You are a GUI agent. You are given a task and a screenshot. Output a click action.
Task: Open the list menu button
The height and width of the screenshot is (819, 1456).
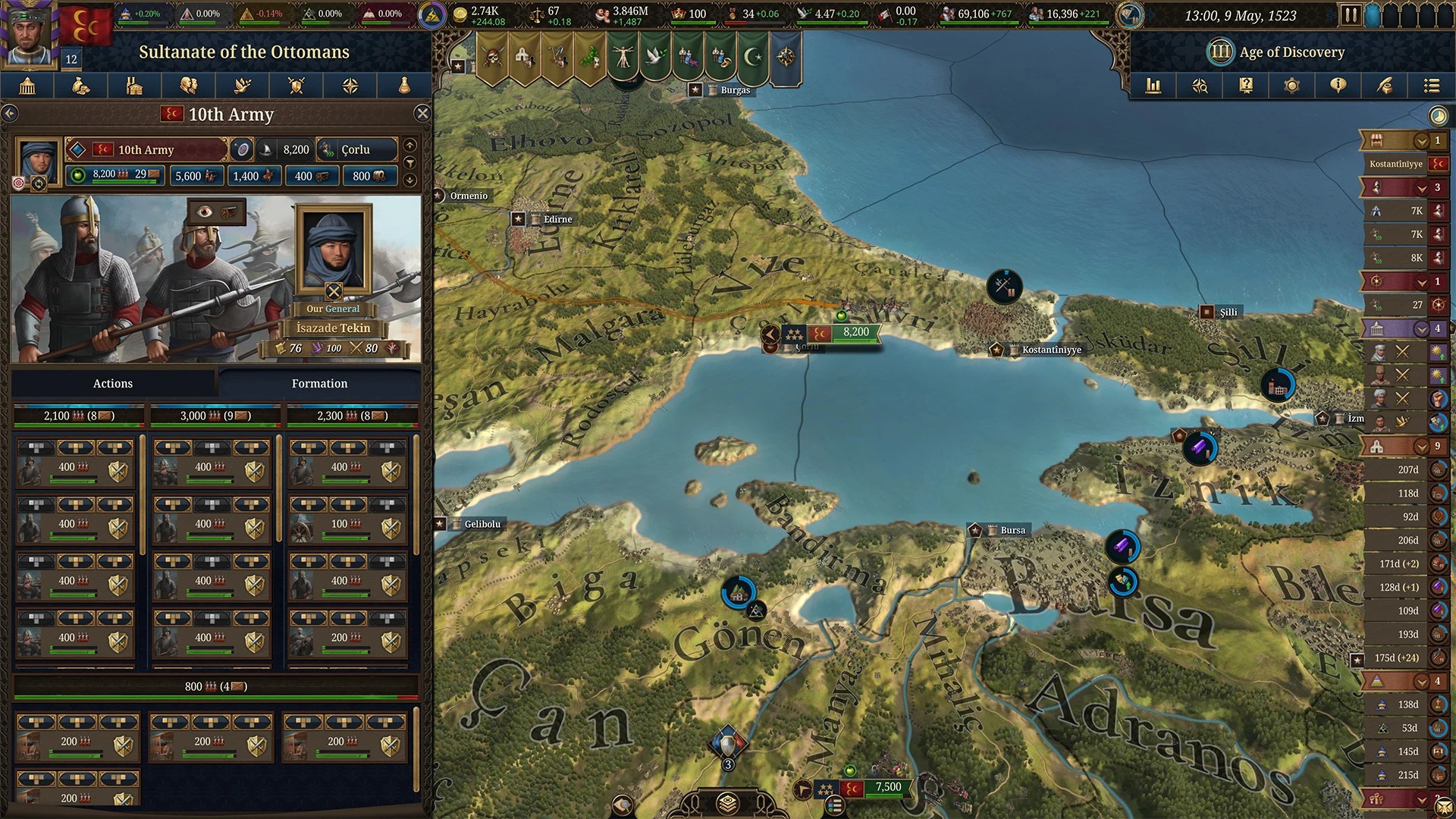pos(1431,86)
